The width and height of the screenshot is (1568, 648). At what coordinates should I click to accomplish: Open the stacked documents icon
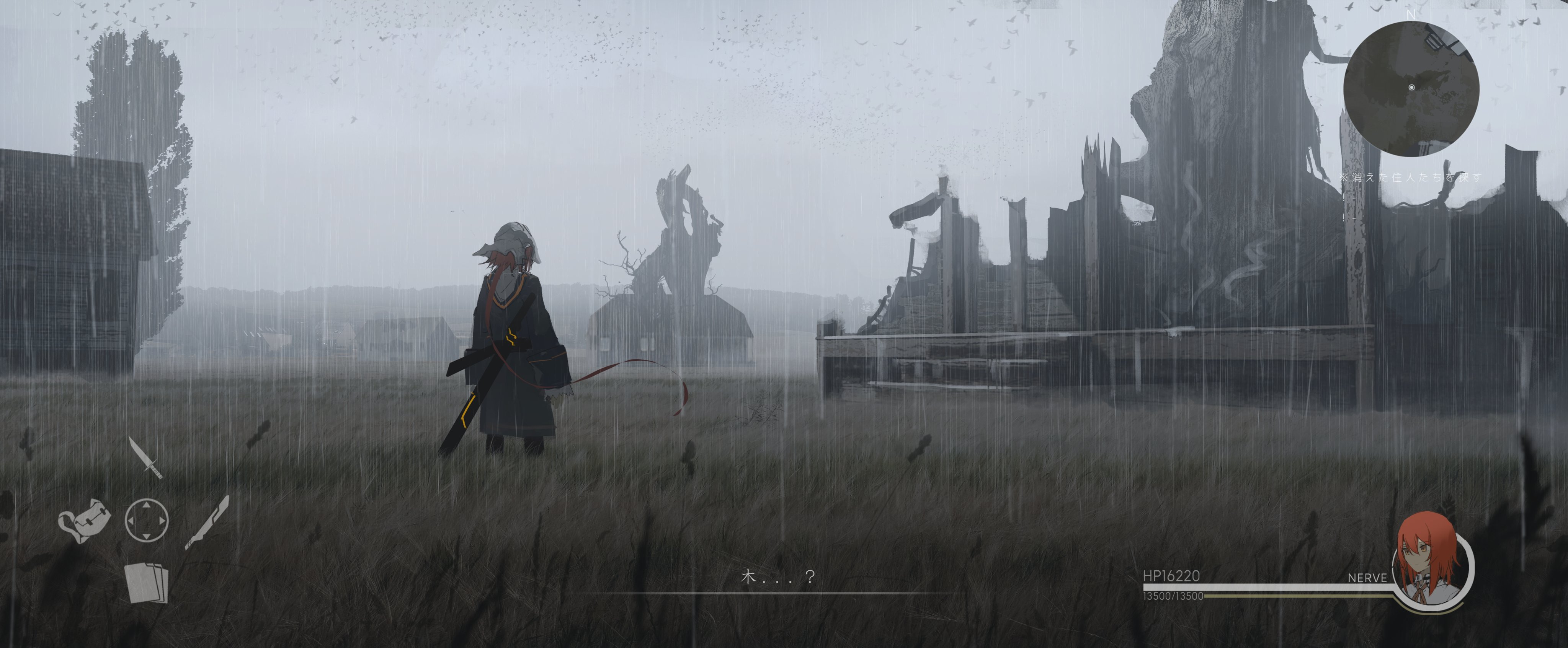[x=146, y=583]
